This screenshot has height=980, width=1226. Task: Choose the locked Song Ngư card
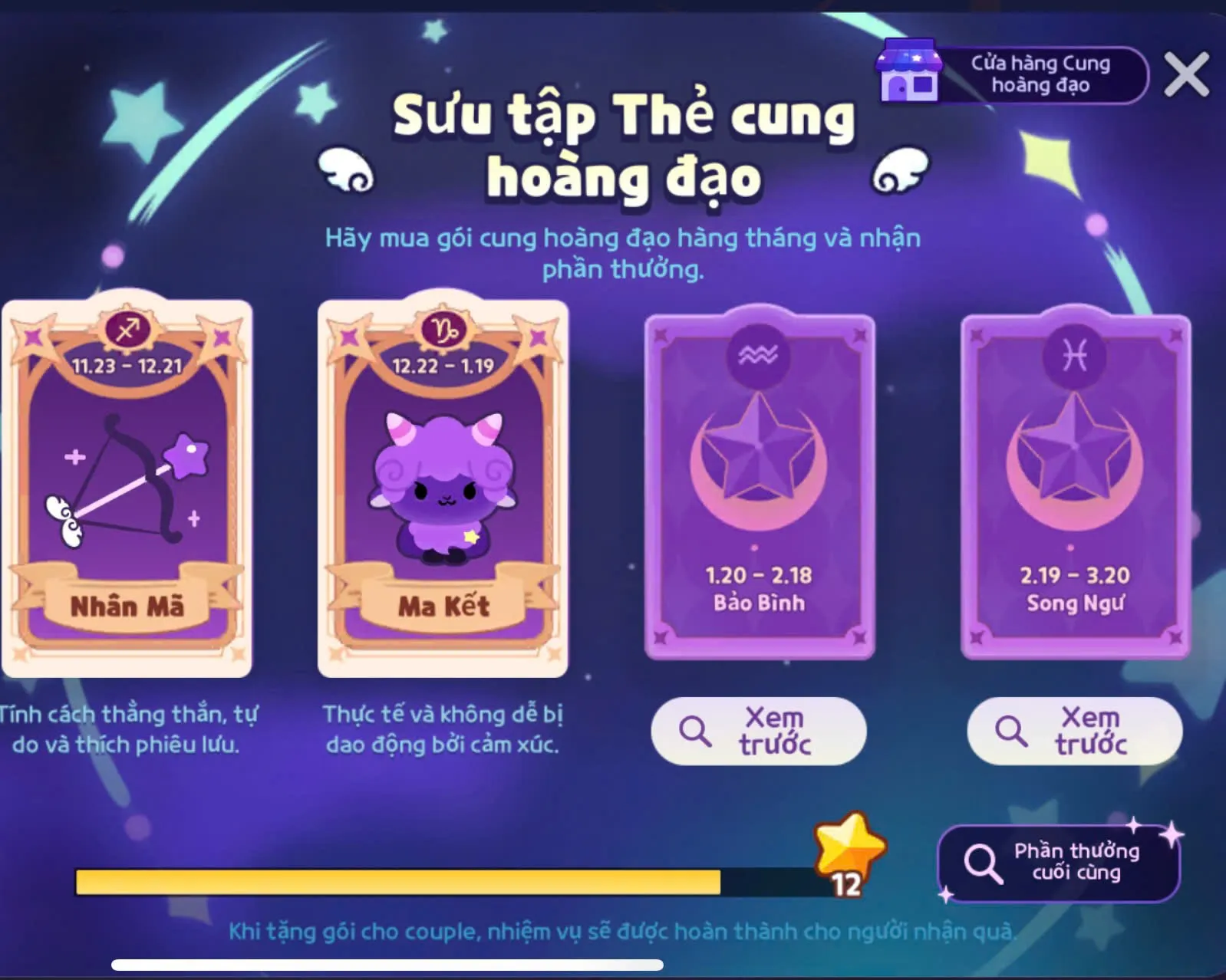[x=1076, y=487]
